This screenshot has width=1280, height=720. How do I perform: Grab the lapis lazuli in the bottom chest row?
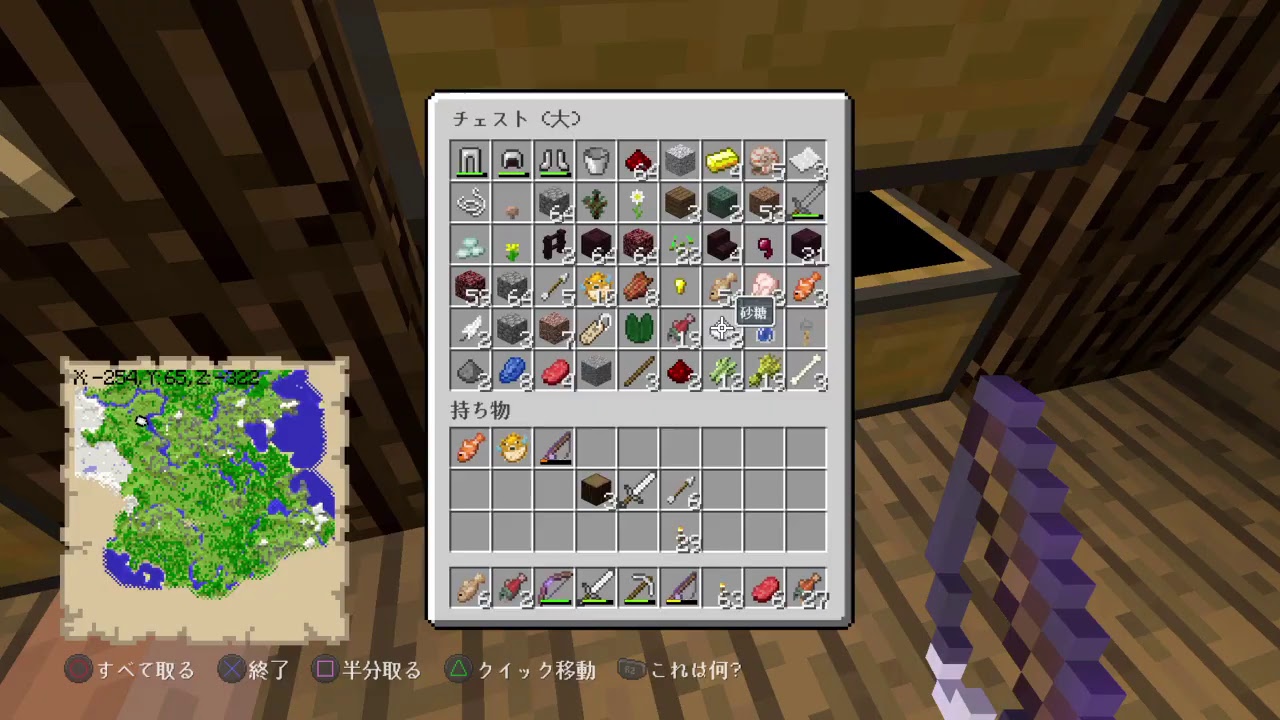click(x=512, y=372)
